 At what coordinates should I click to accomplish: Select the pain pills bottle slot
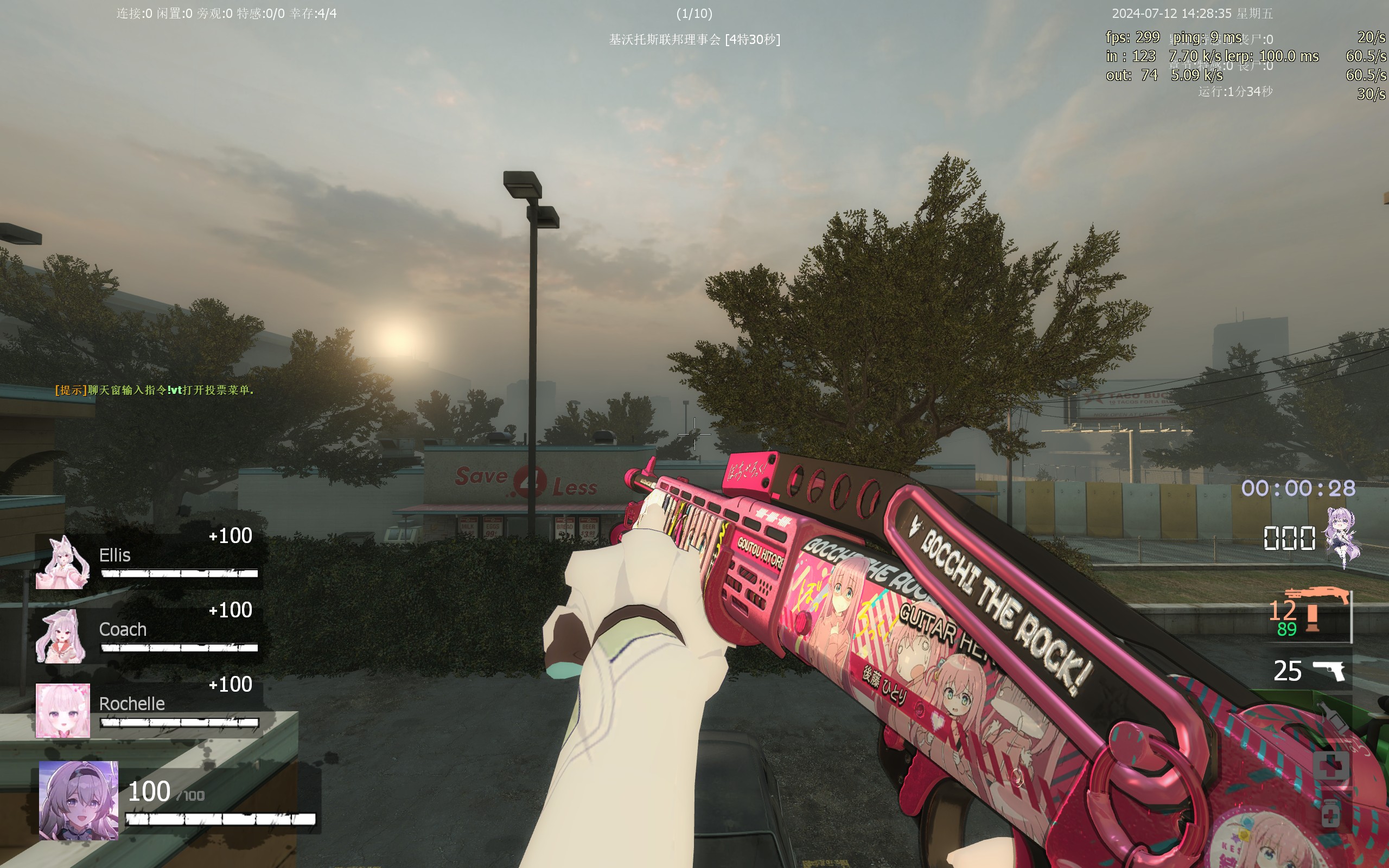(1330, 813)
